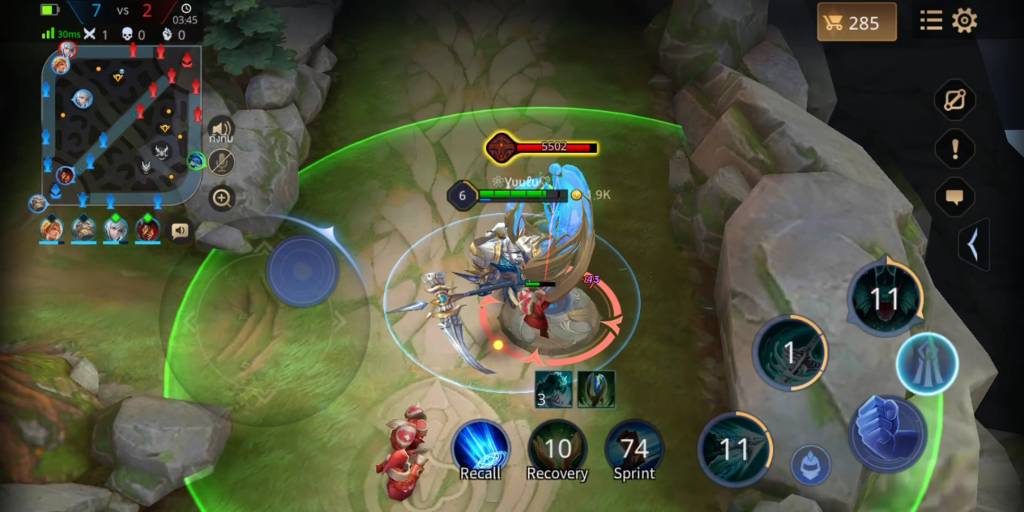Viewport: 1024px width, 512px height.
Task: Tap the ringed planet view icon
Action: (x=955, y=101)
